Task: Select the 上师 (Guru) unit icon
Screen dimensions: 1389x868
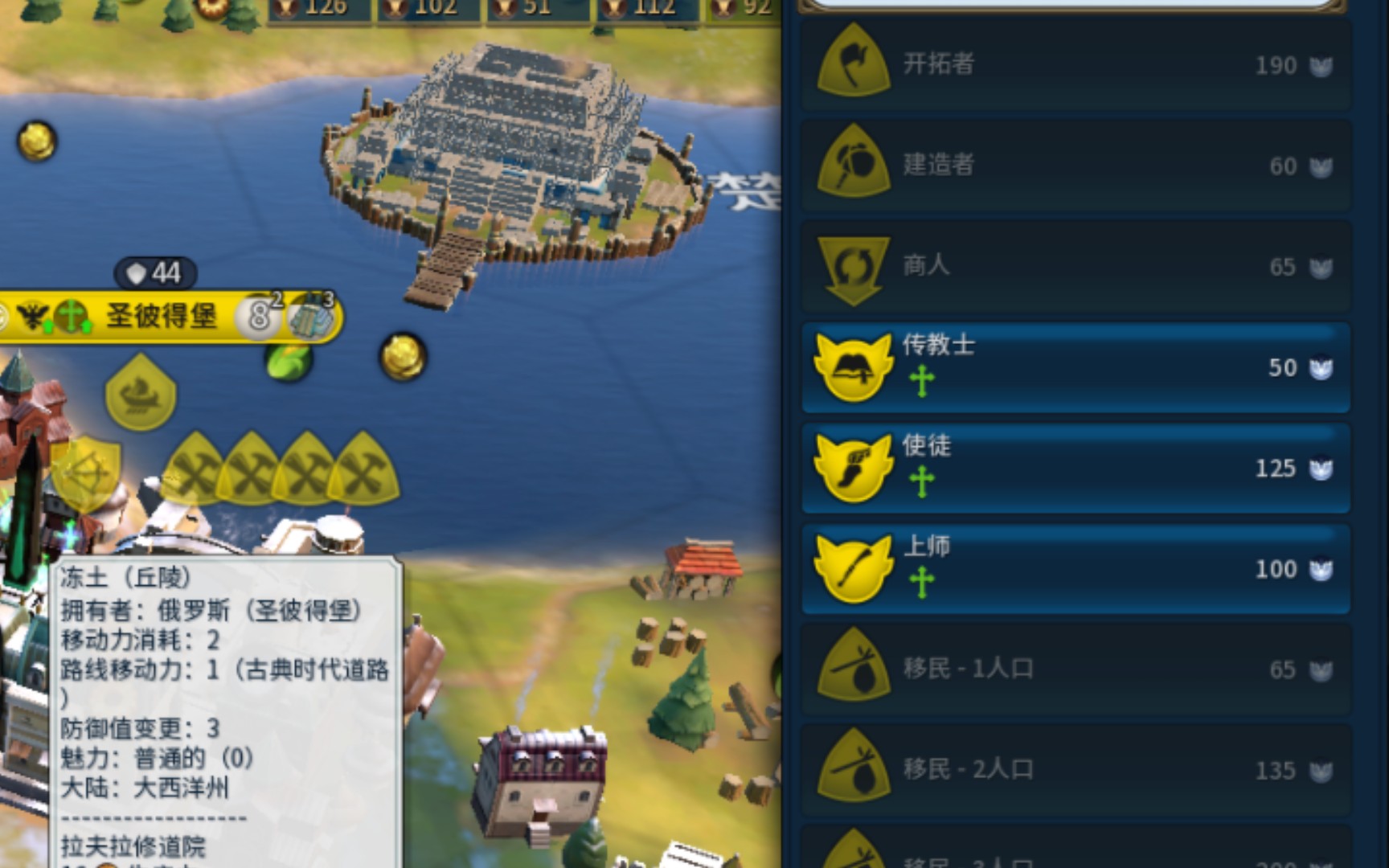Action: [x=854, y=568]
